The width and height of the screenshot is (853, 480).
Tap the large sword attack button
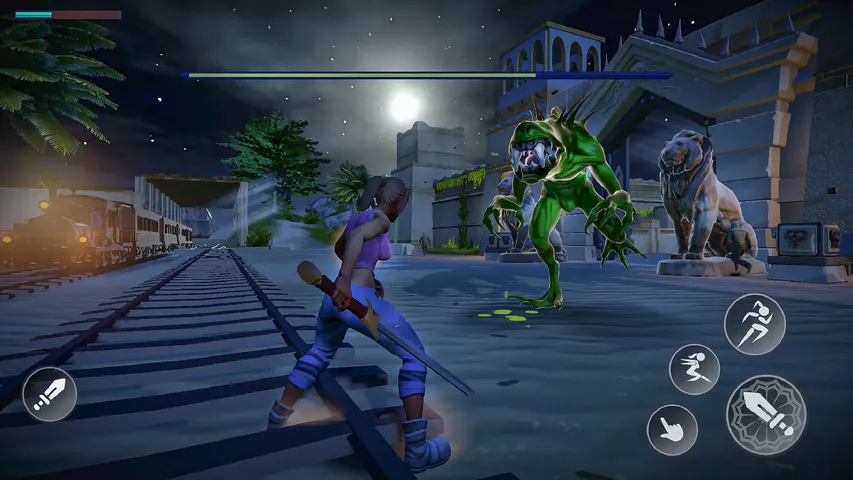(766, 414)
